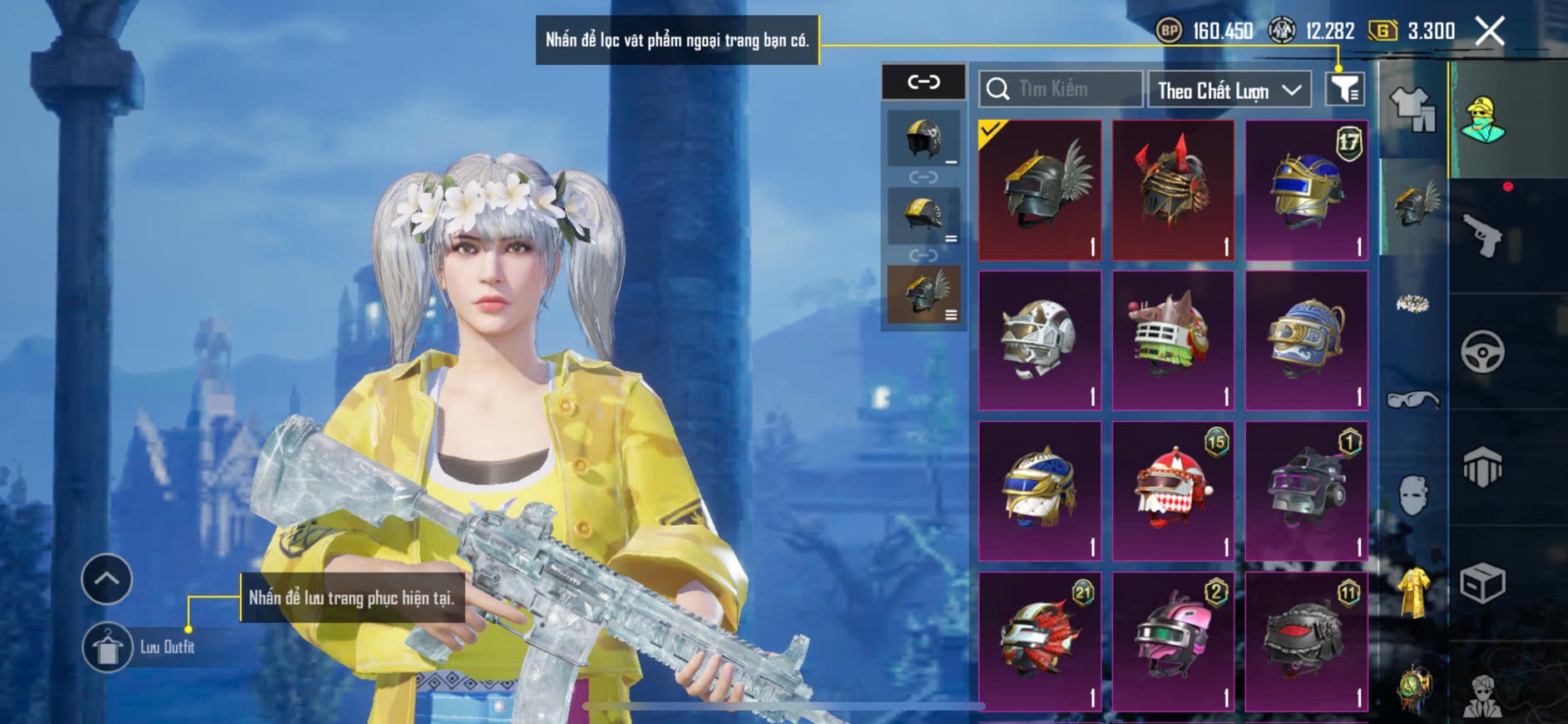Close the inventory with the X button
Image resolution: width=1568 pixels, height=724 pixels.
click(x=1489, y=32)
